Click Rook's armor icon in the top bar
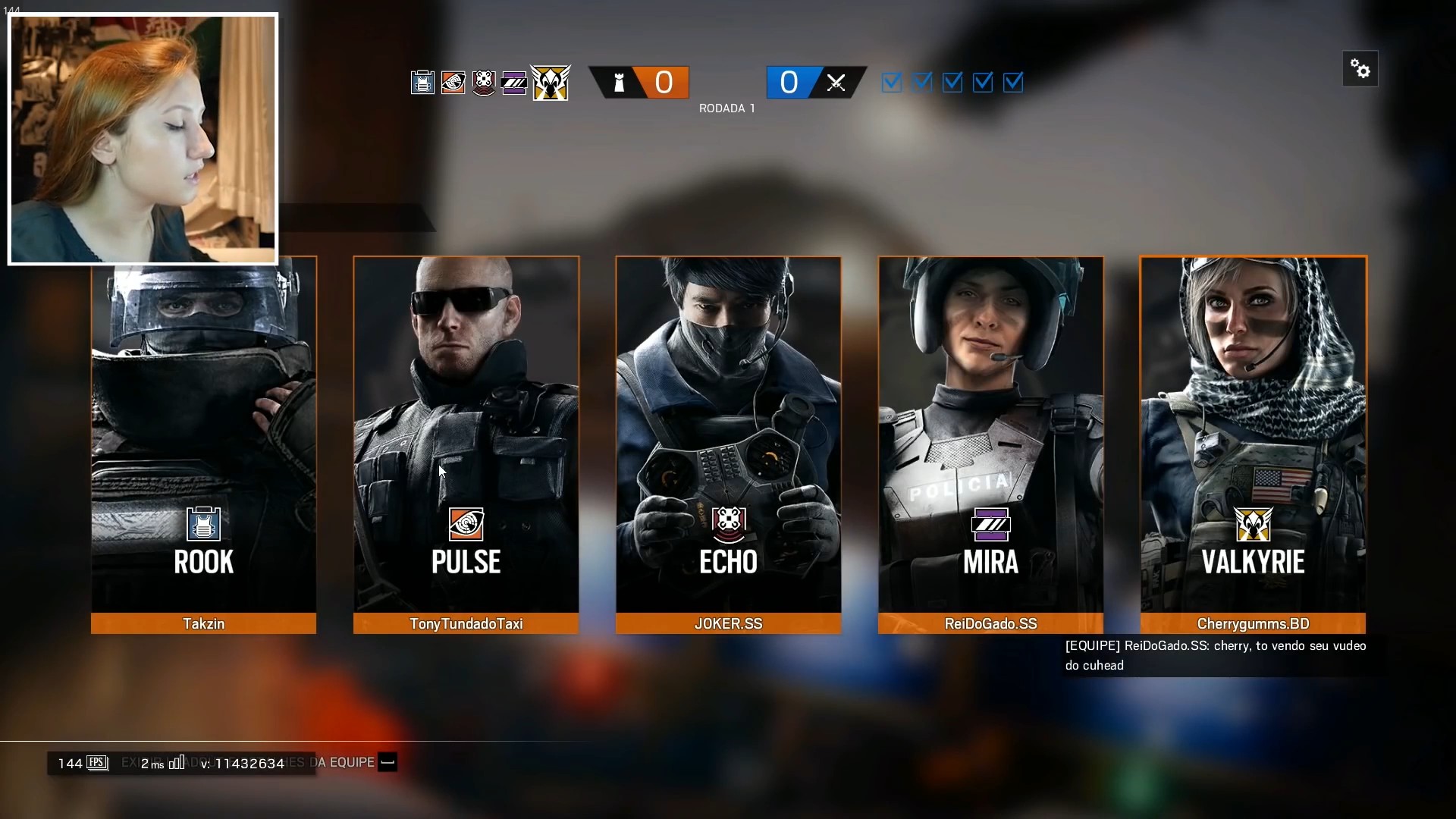The height and width of the screenshot is (819, 1456). (x=422, y=82)
